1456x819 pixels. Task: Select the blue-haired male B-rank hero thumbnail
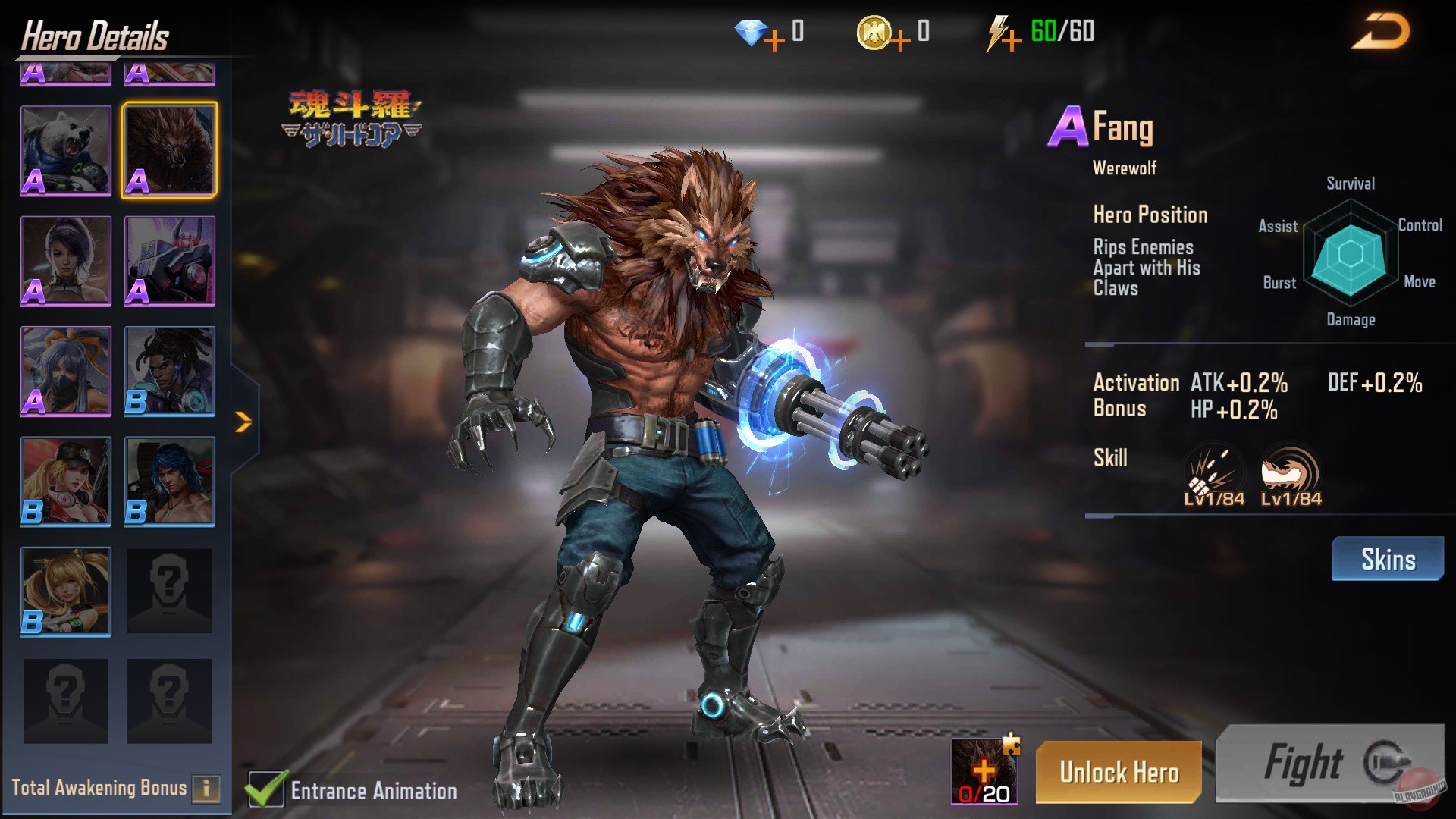click(x=168, y=481)
